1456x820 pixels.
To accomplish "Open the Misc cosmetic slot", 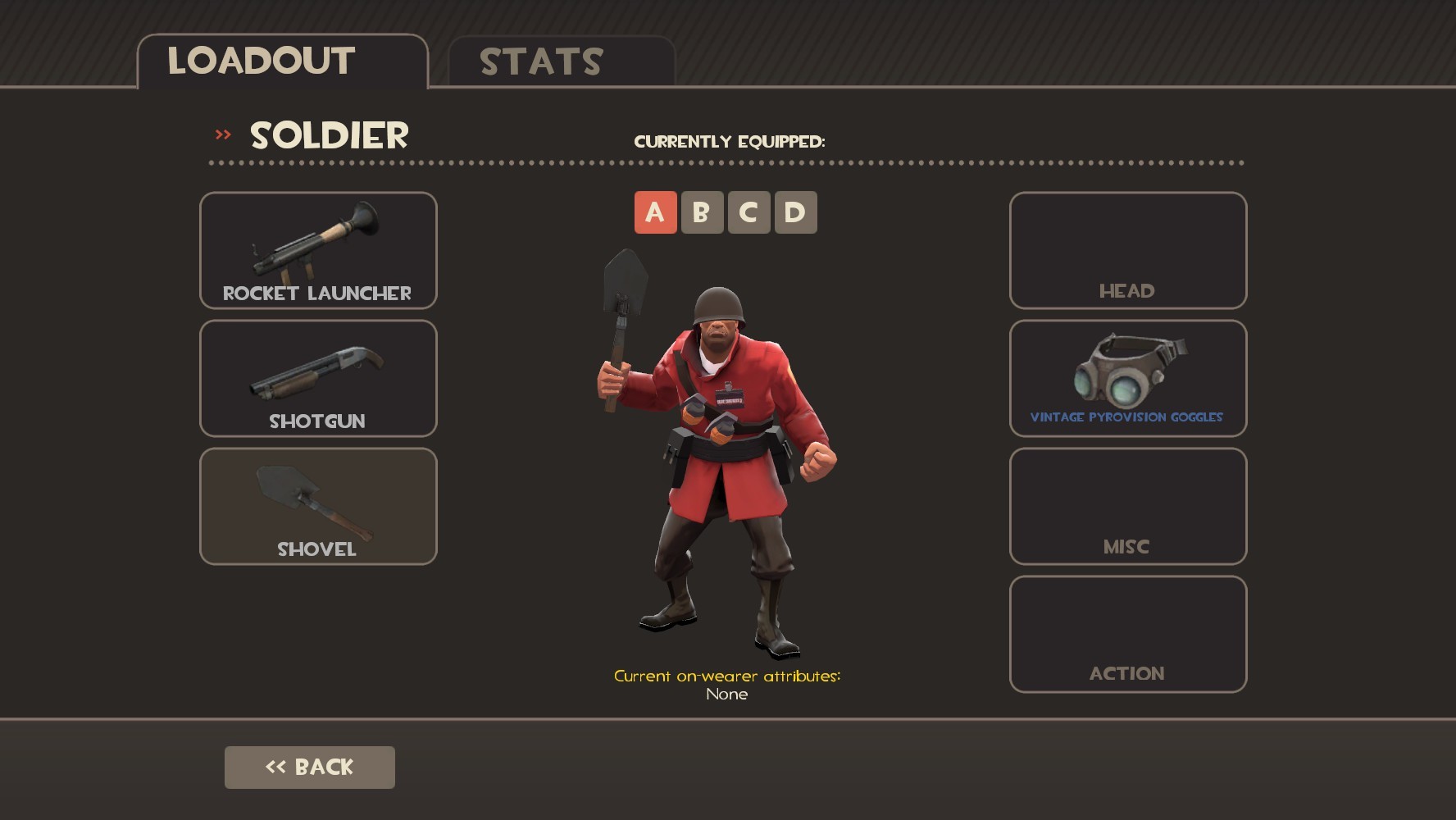I will 1127,507.
